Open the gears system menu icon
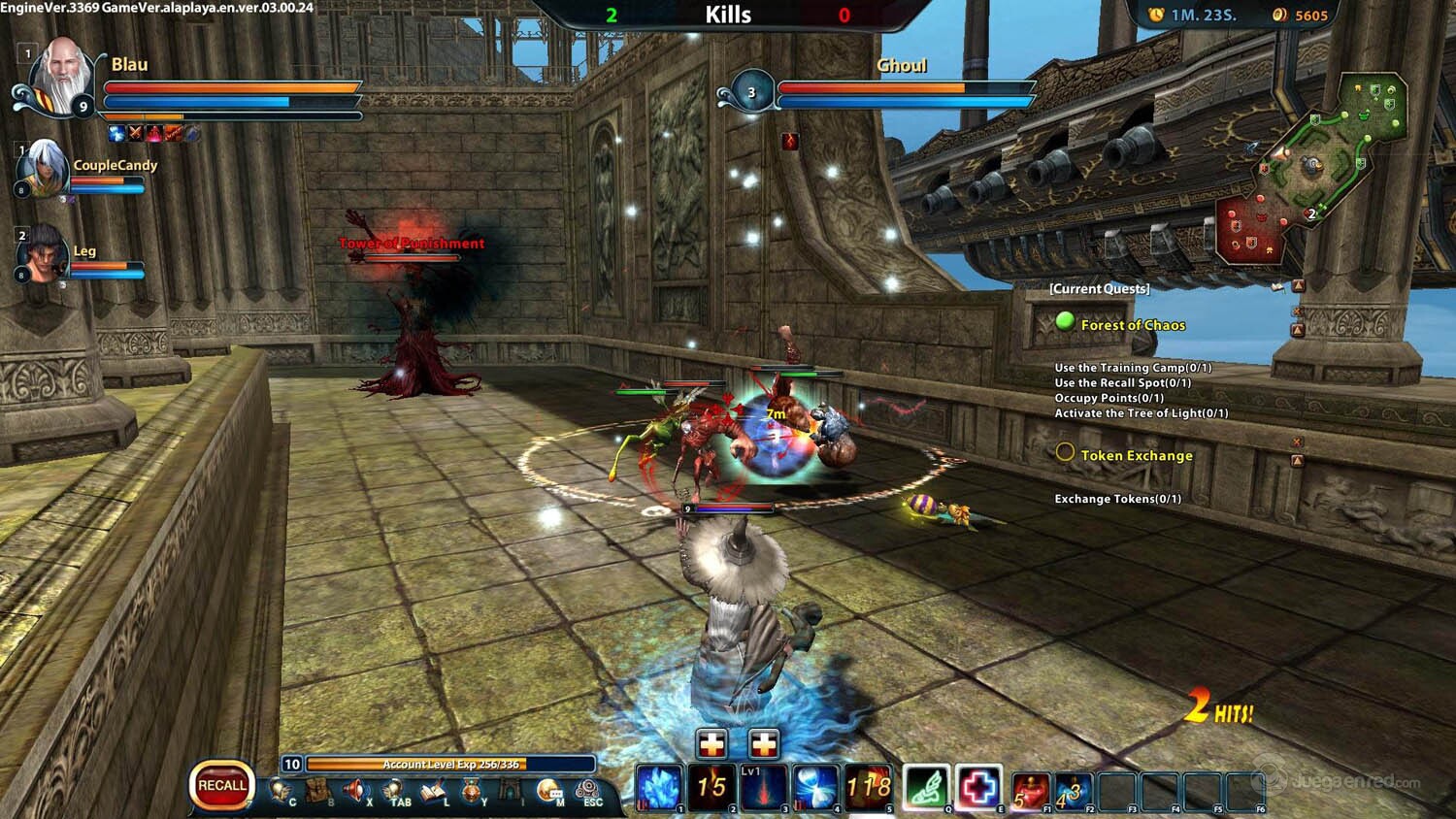 point(588,791)
